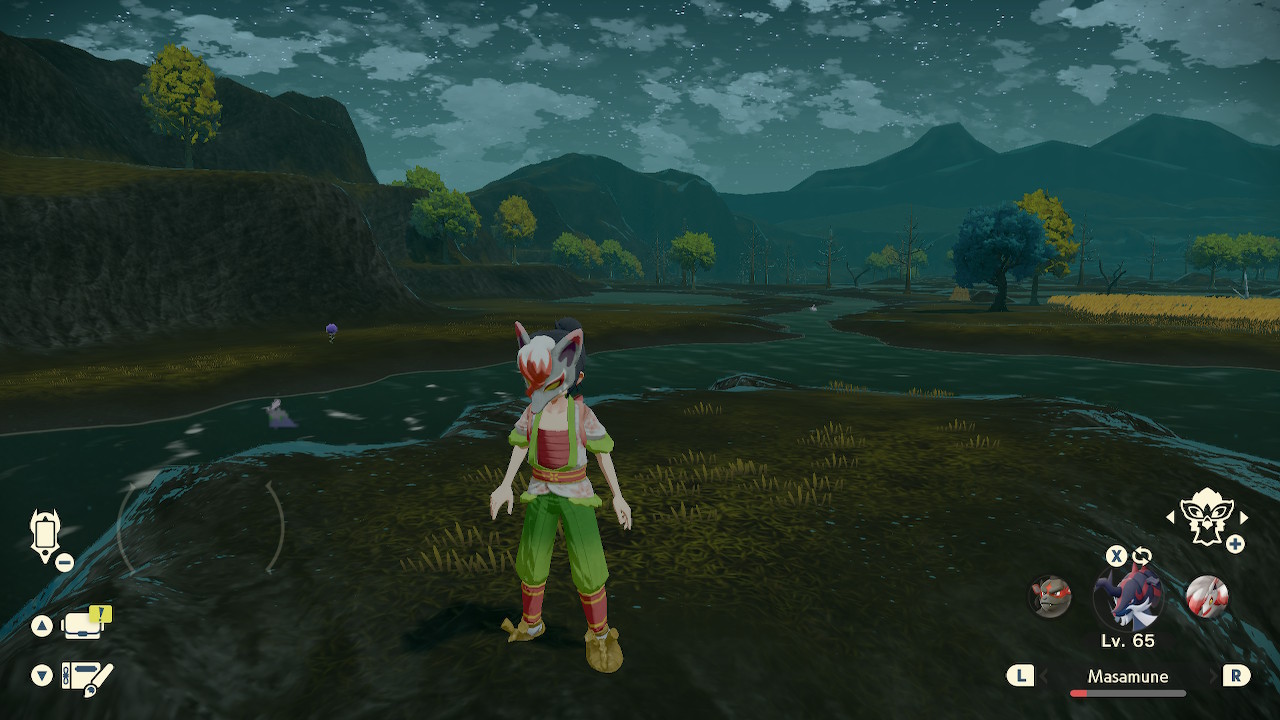Choose the gray red-masked Pokémon party portrait
Viewport: 1280px width, 720px height.
(x=1050, y=597)
